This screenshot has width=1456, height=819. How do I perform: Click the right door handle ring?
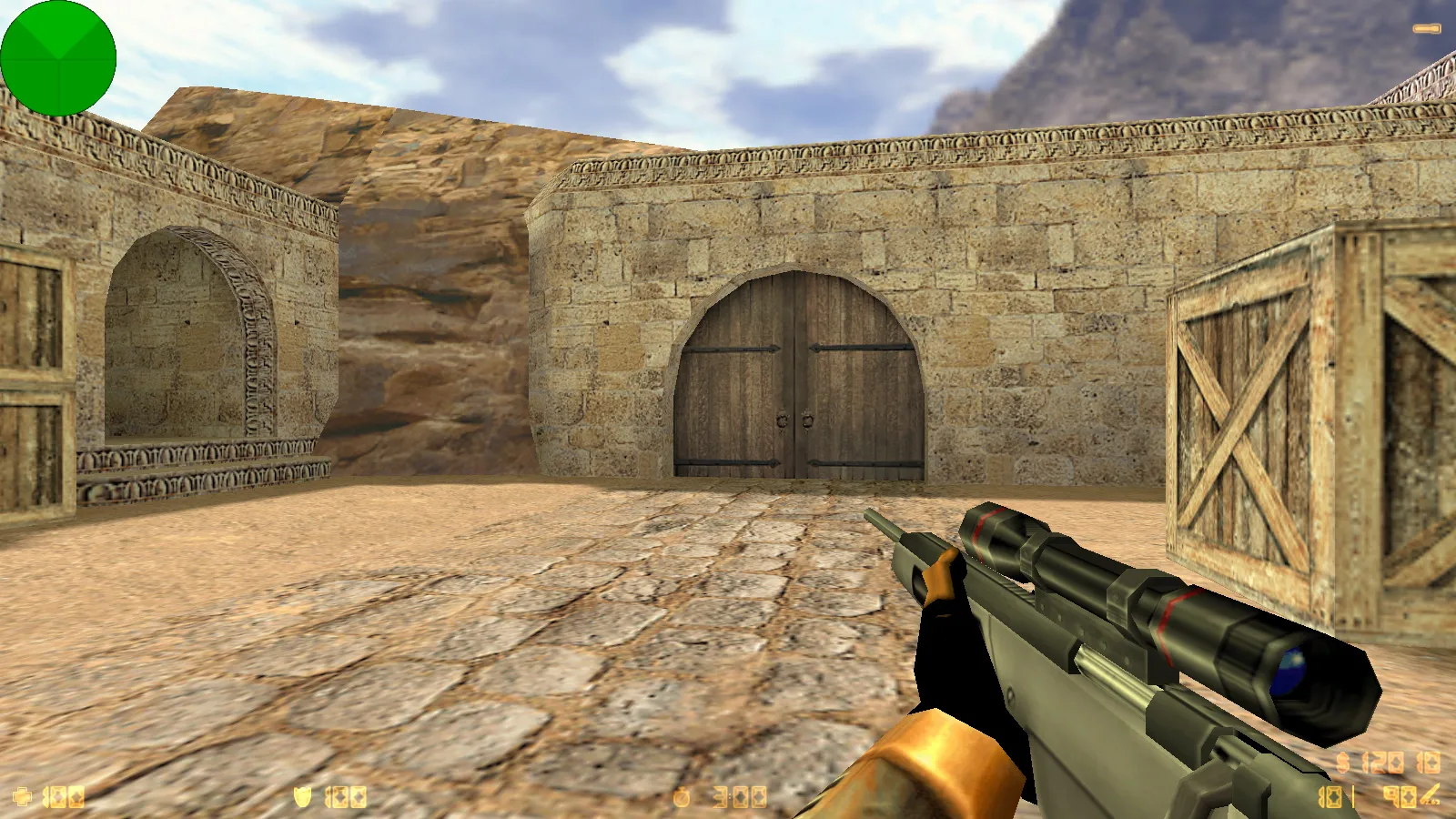click(x=806, y=420)
